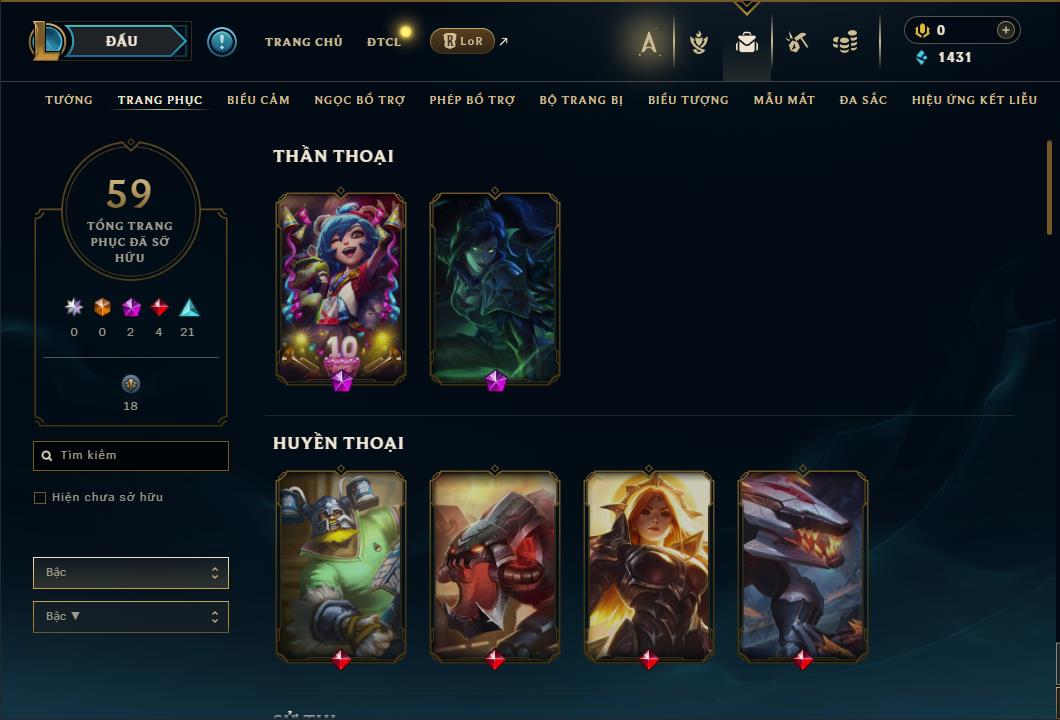Select the blue-haired party skin card
The width and height of the screenshot is (1060, 720).
coord(341,287)
